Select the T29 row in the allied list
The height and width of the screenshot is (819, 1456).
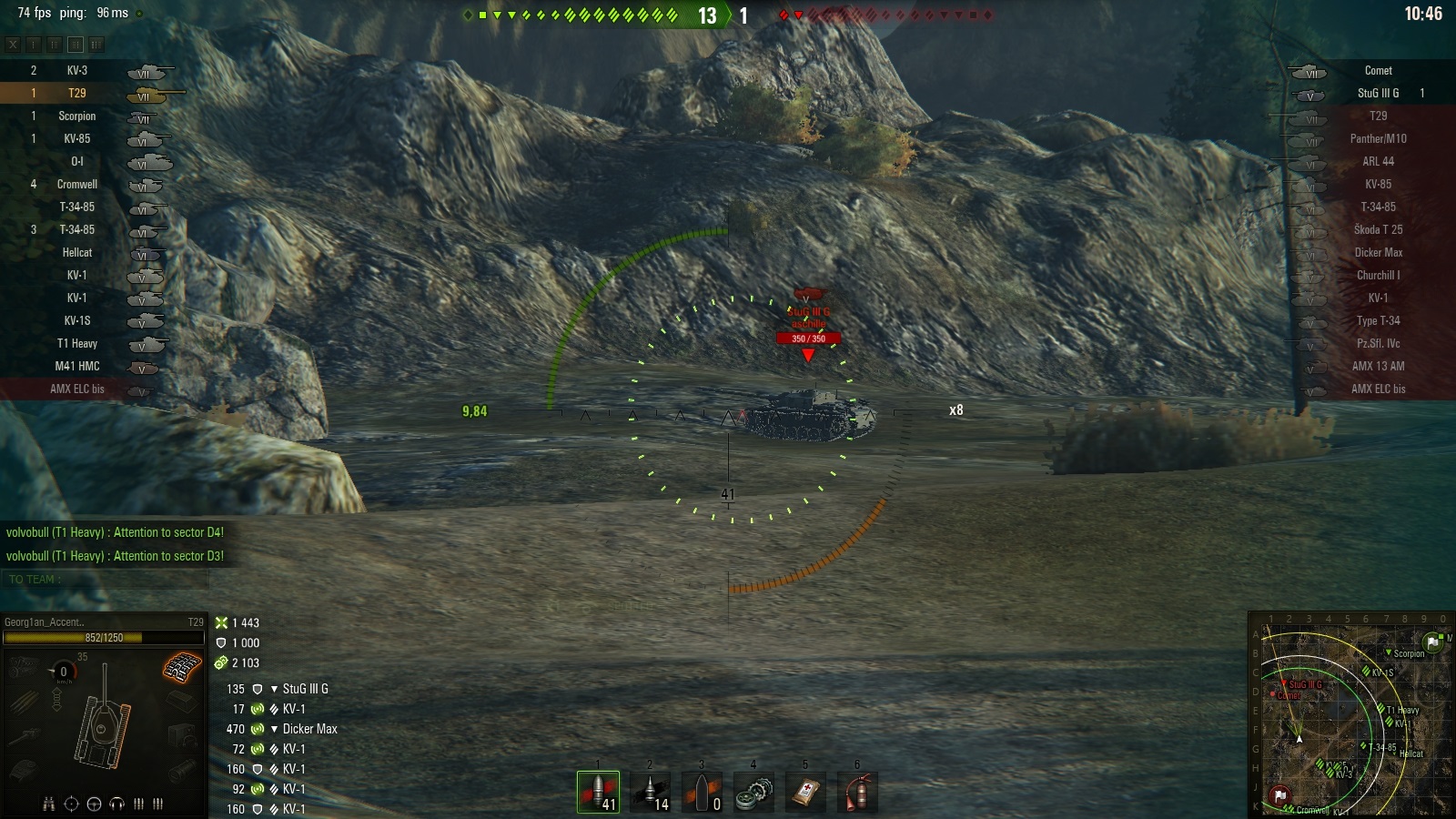click(x=76, y=93)
